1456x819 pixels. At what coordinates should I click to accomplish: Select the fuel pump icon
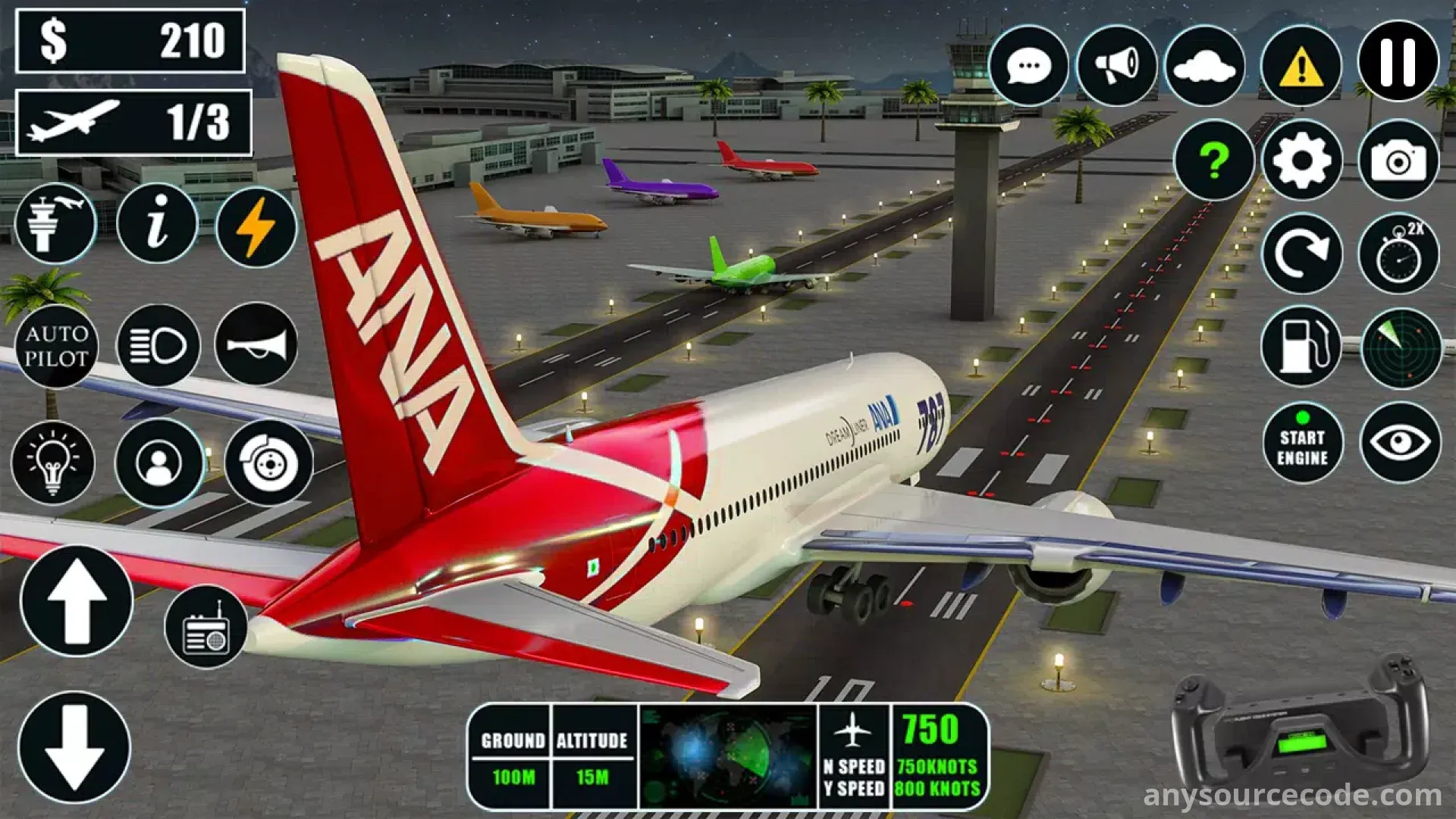pos(1301,347)
